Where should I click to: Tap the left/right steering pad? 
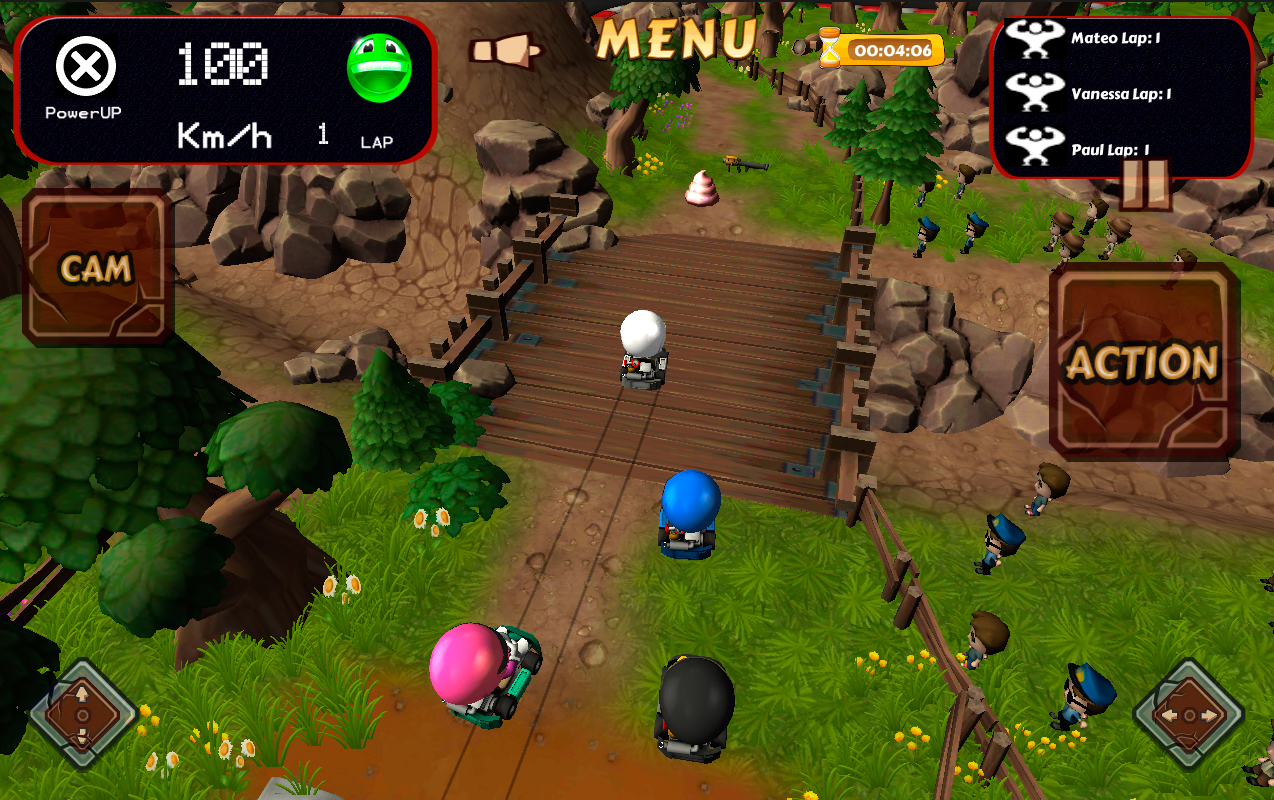point(1189,715)
